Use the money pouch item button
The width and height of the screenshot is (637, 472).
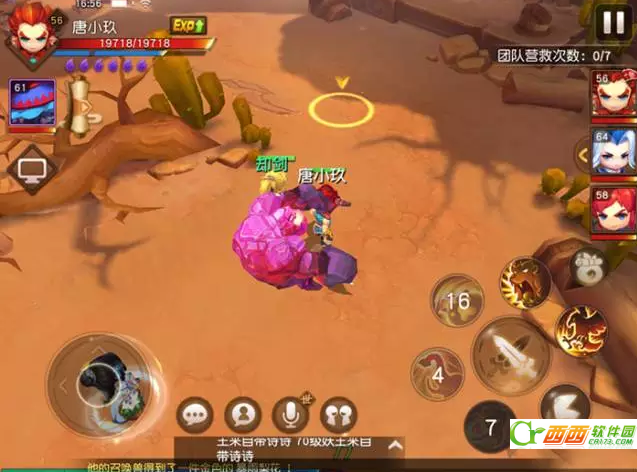tap(587, 266)
